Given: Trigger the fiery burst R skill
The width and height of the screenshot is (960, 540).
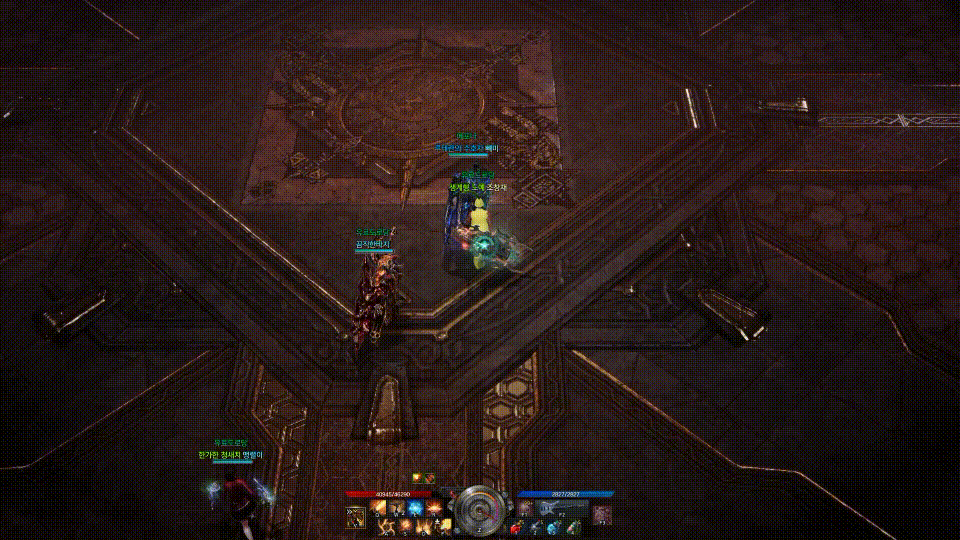Looking at the screenshot, I should pos(435,509).
